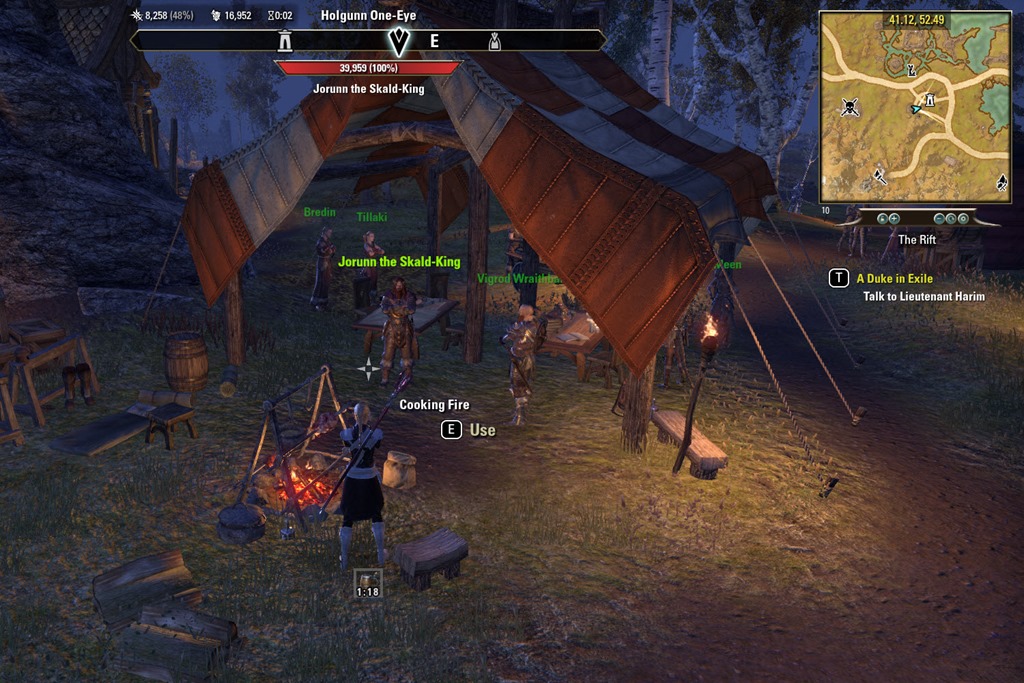
Task: Click the tower marker on the minimap
Action: click(930, 100)
